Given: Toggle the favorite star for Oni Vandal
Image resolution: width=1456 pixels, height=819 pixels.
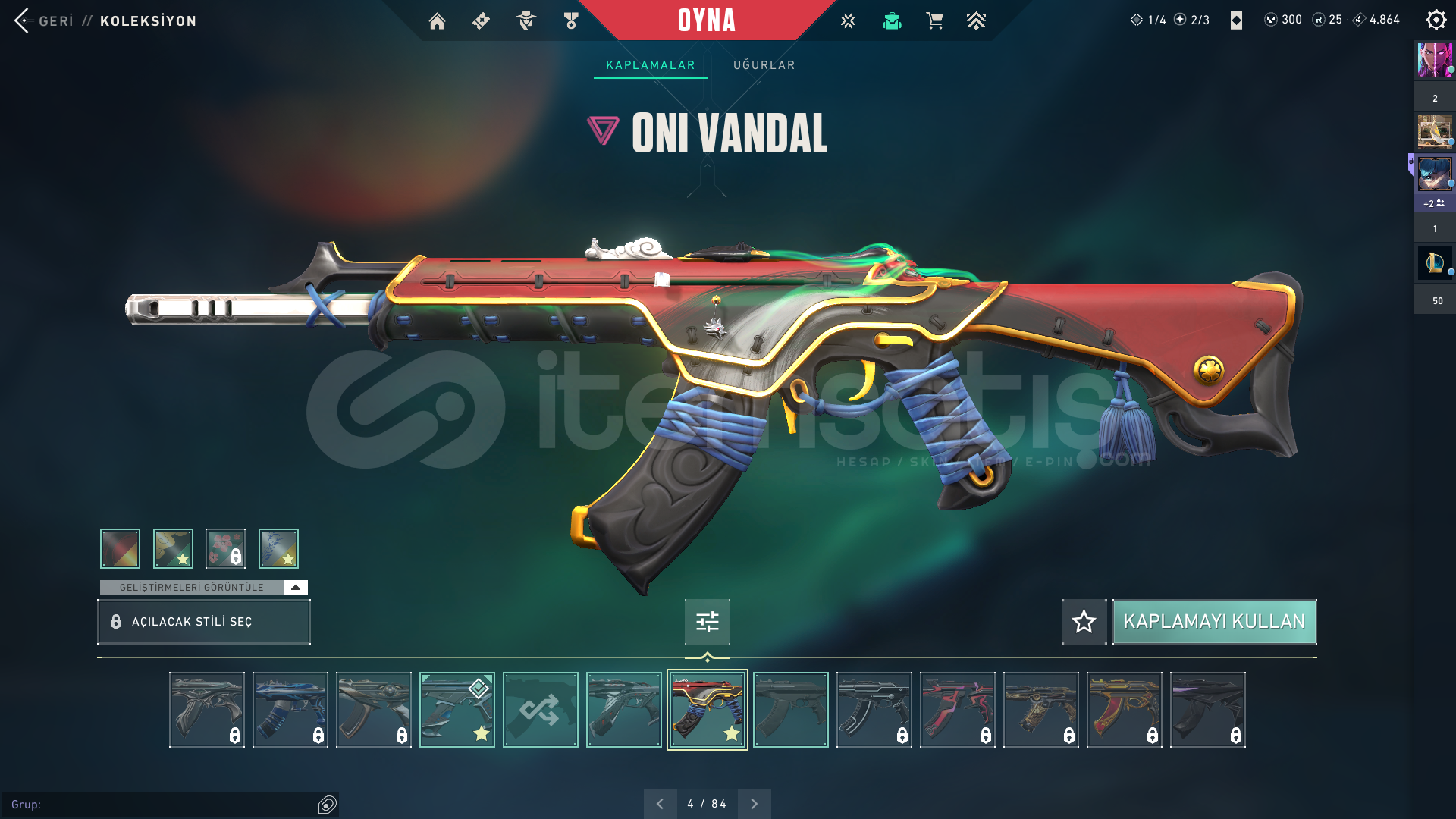Looking at the screenshot, I should 1083,621.
